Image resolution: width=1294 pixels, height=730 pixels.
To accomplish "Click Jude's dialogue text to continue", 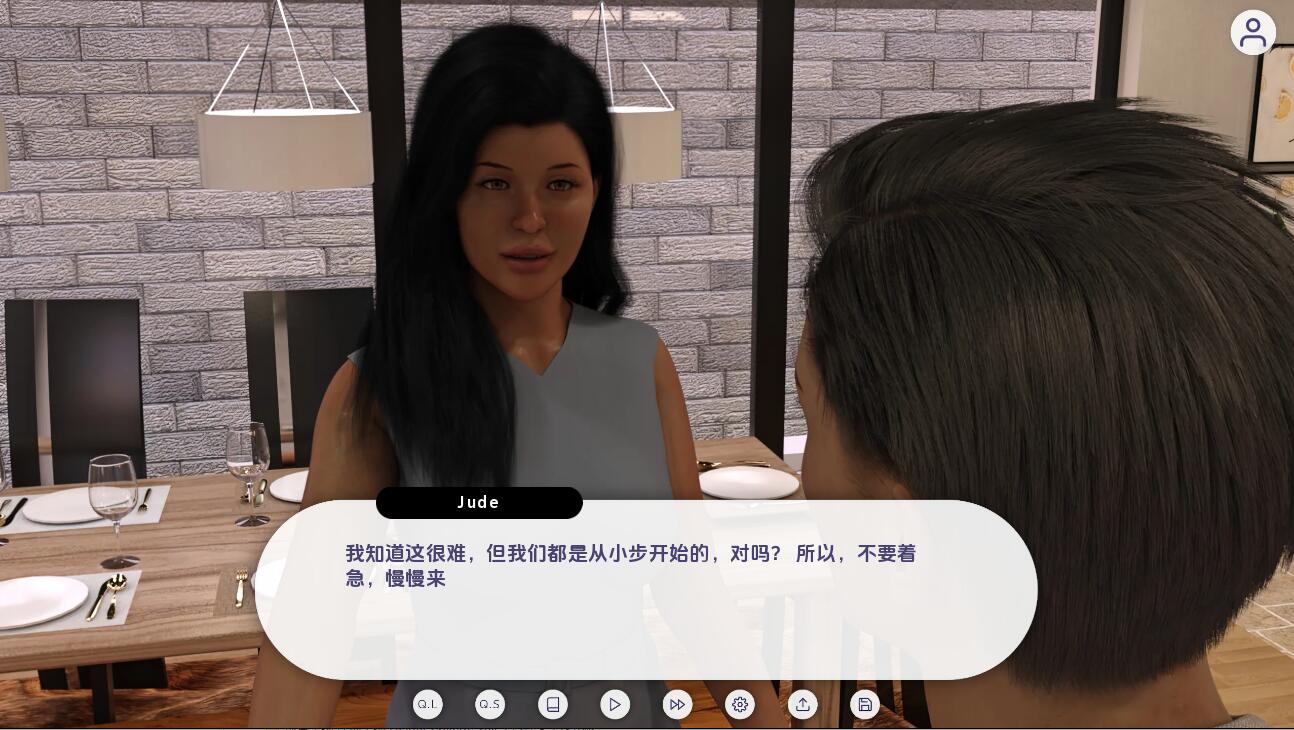I will point(630,566).
